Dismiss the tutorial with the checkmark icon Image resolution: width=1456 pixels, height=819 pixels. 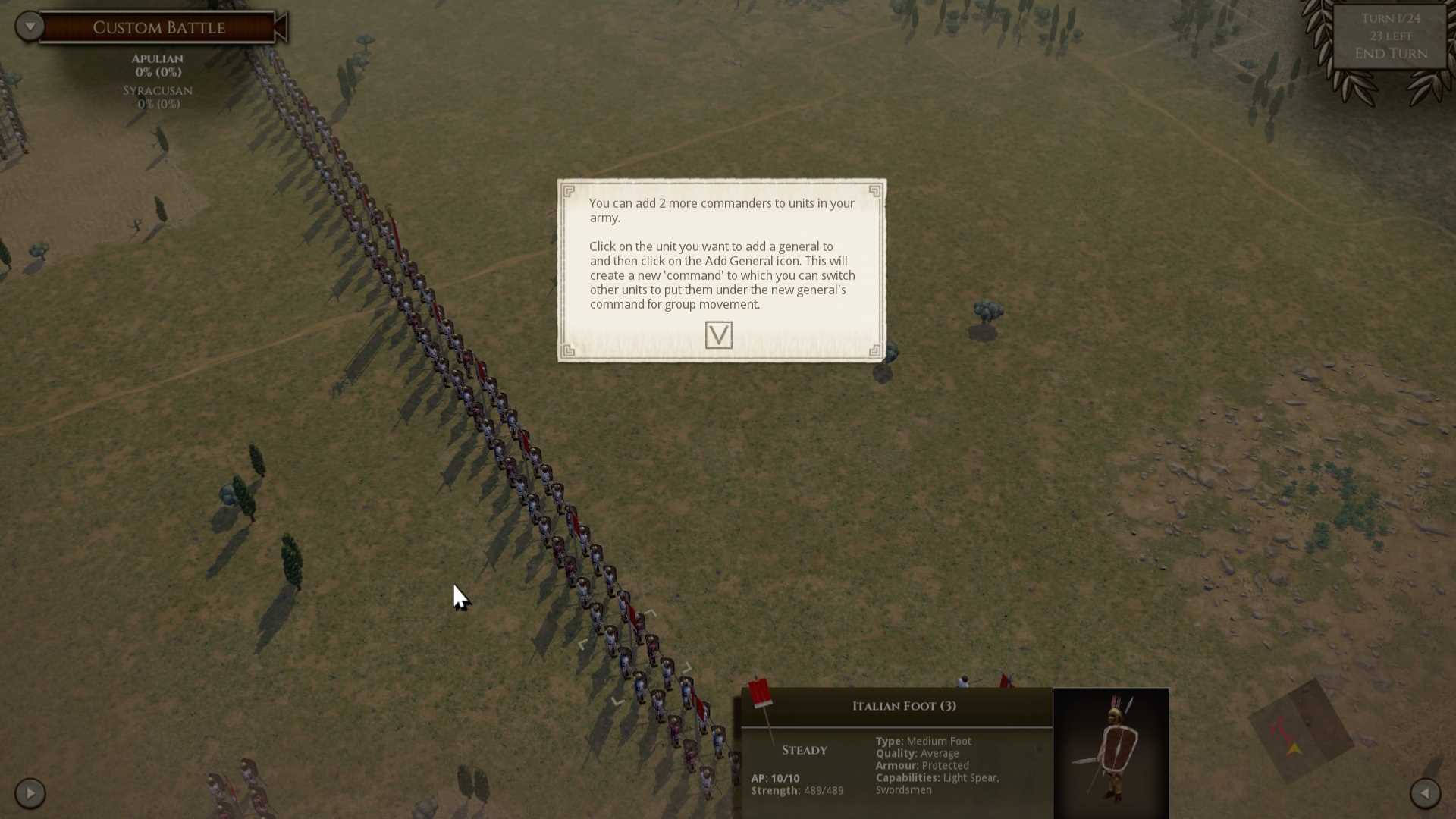[x=719, y=334]
